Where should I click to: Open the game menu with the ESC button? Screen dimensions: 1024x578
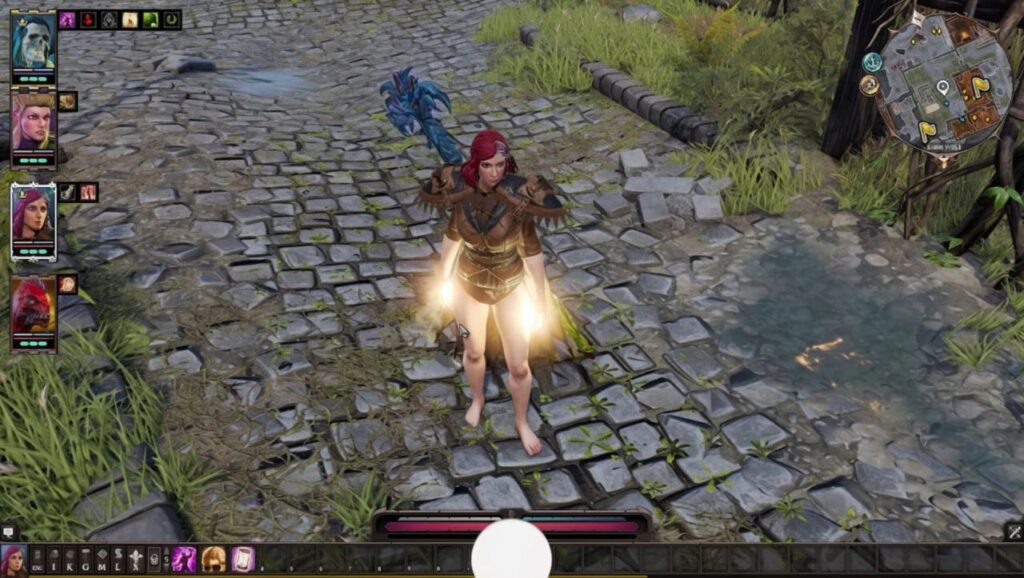pyautogui.click(x=37, y=560)
